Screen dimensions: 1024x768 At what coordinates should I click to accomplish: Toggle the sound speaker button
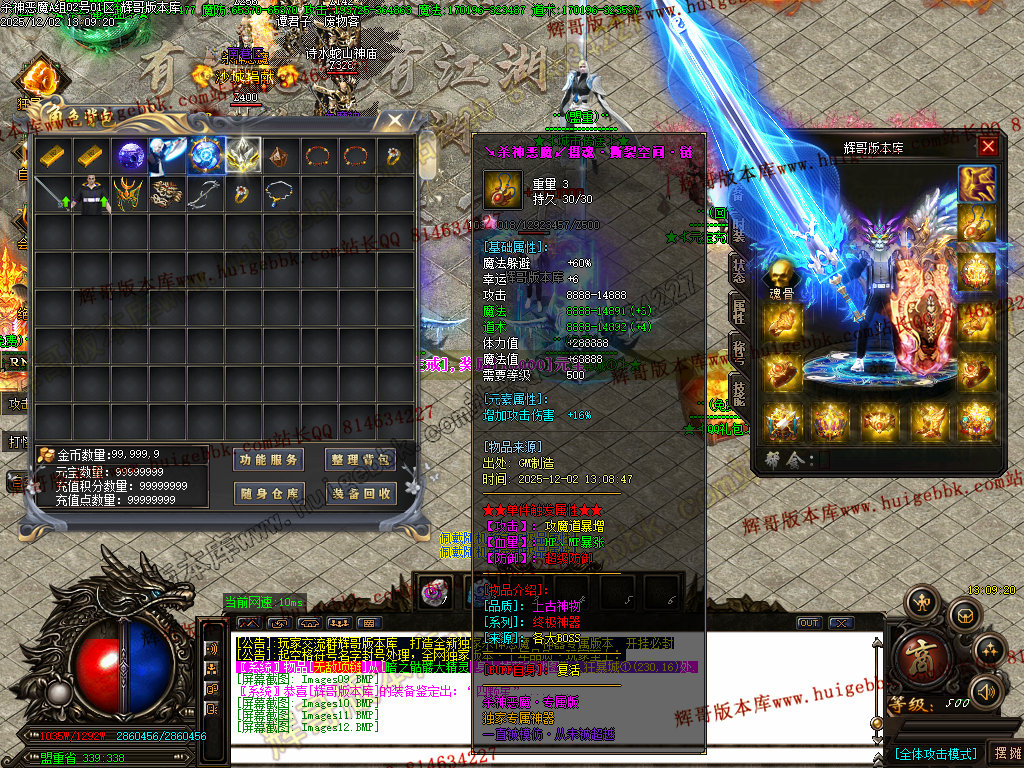pyautogui.click(x=986, y=690)
